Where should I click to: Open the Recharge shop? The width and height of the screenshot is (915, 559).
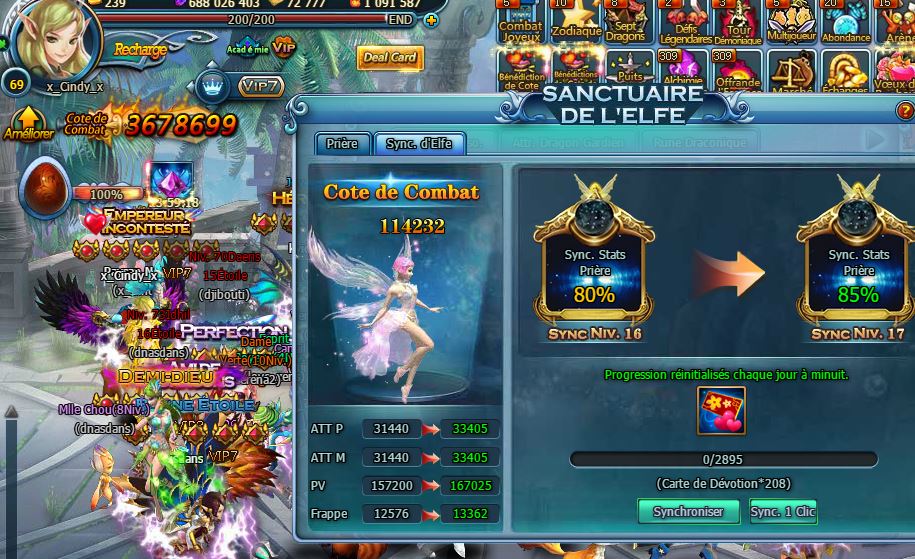click(140, 49)
